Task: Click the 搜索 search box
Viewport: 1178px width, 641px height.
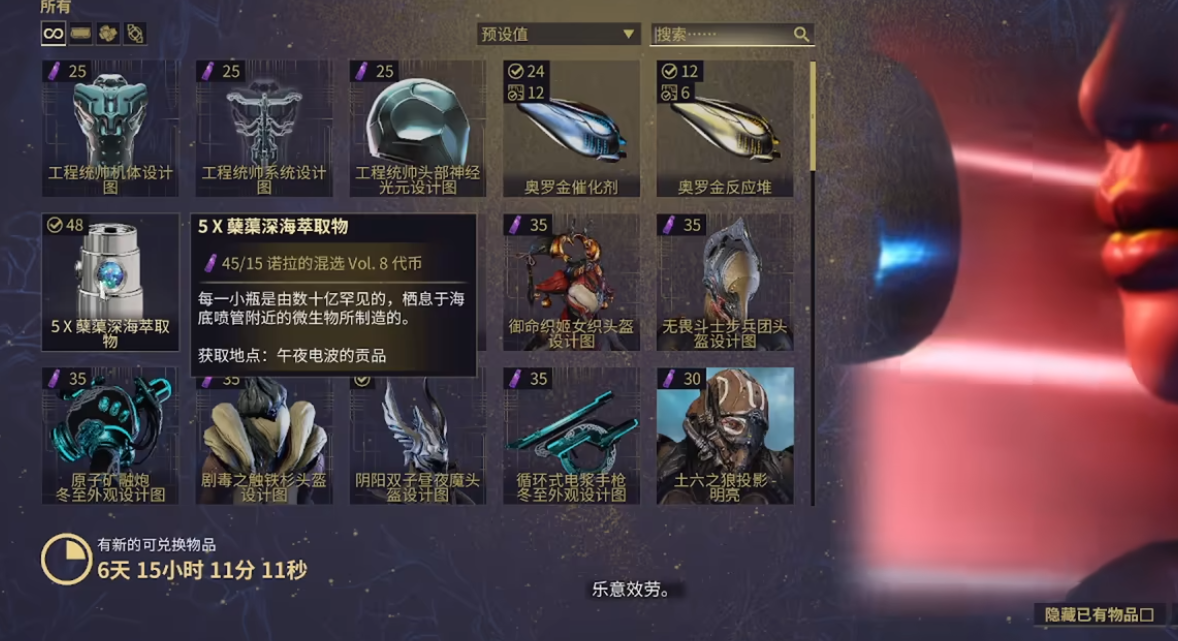Action: coord(722,34)
